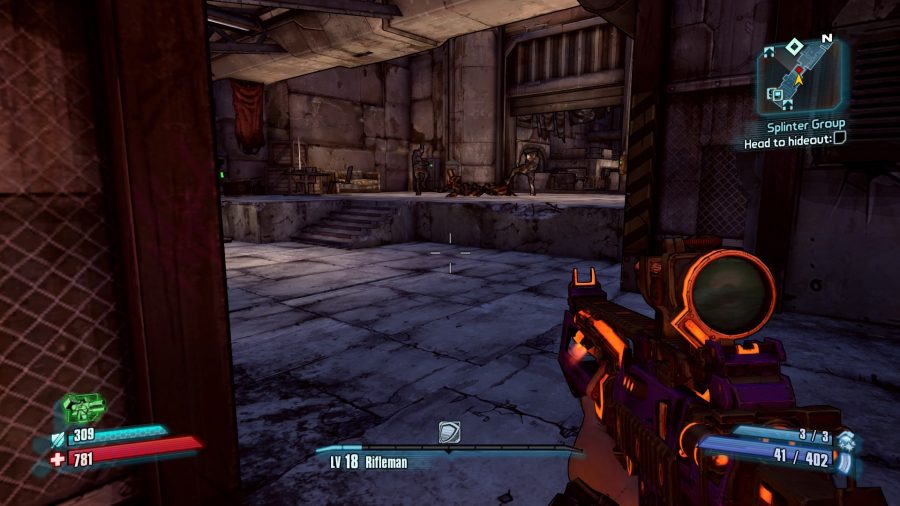The image size is (900, 506).
Task: Click the green action skill icon
Action: (x=84, y=408)
